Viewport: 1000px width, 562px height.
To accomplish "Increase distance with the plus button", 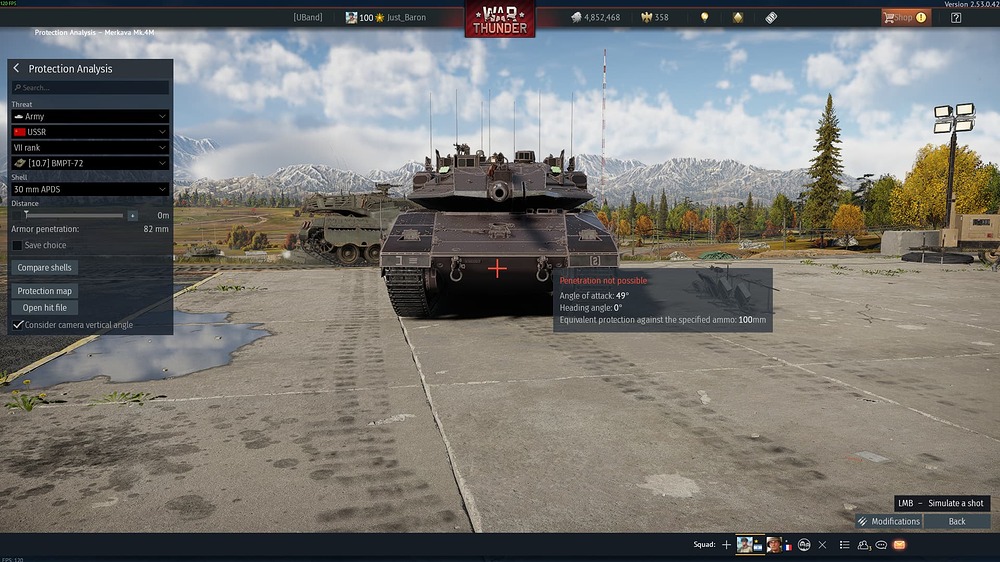I will tap(132, 215).
